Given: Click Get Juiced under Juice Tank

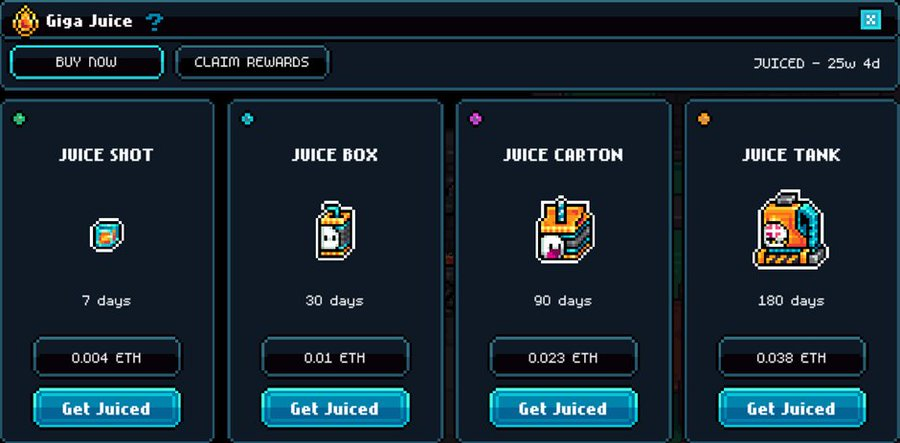Looking at the screenshot, I should click(791, 408).
